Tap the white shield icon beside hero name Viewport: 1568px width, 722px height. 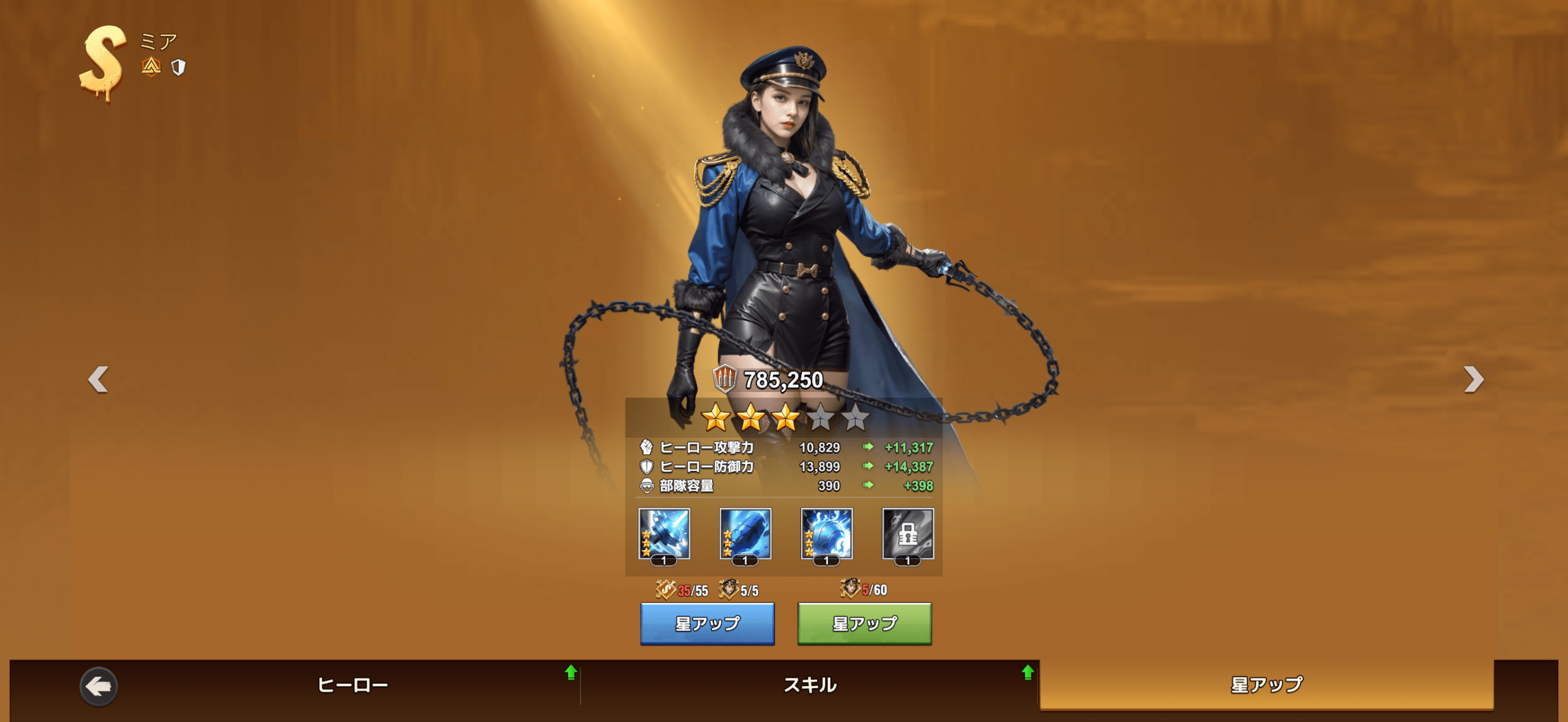click(178, 67)
